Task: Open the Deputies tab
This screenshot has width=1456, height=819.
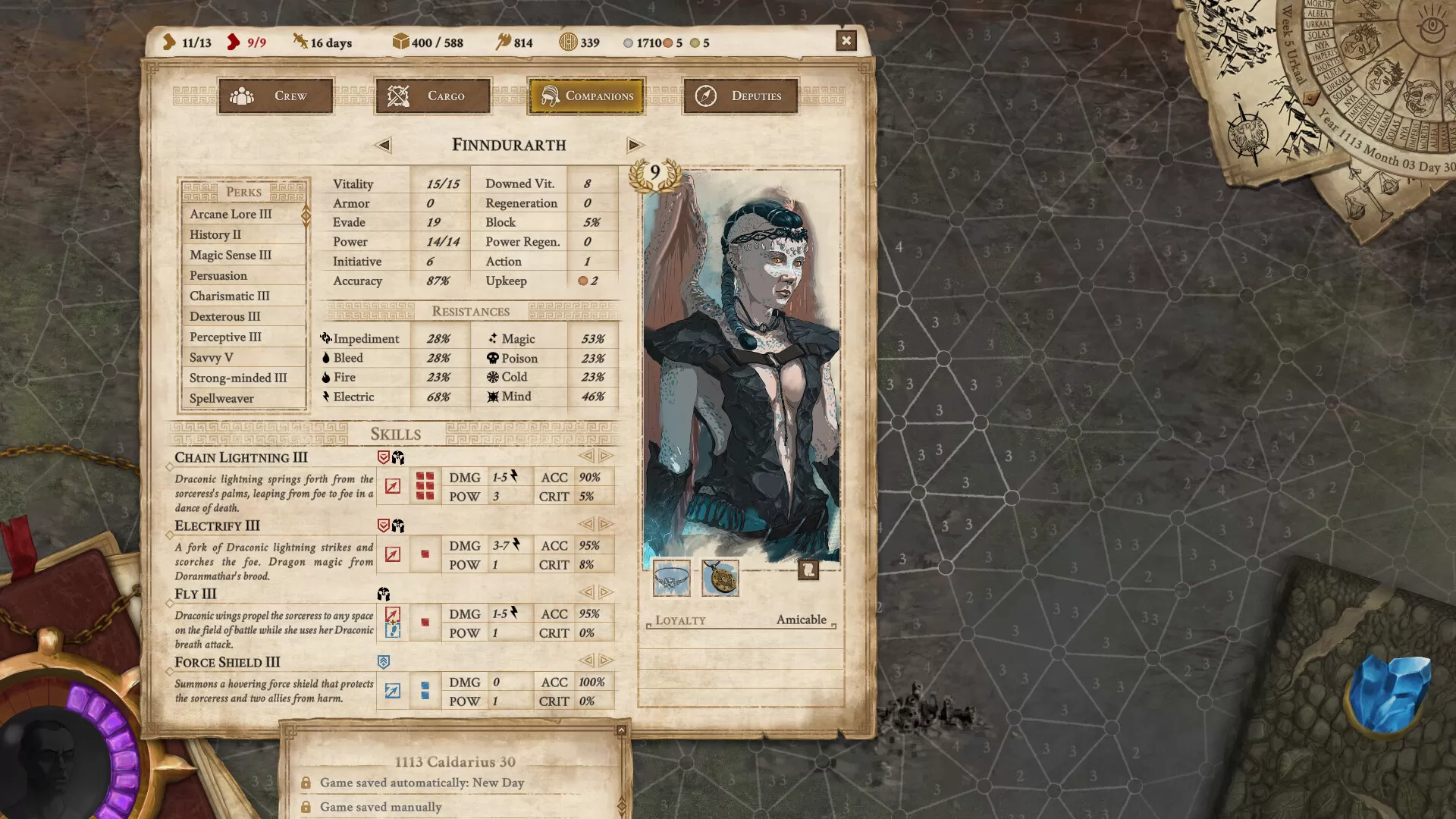Action: pyautogui.click(x=739, y=96)
